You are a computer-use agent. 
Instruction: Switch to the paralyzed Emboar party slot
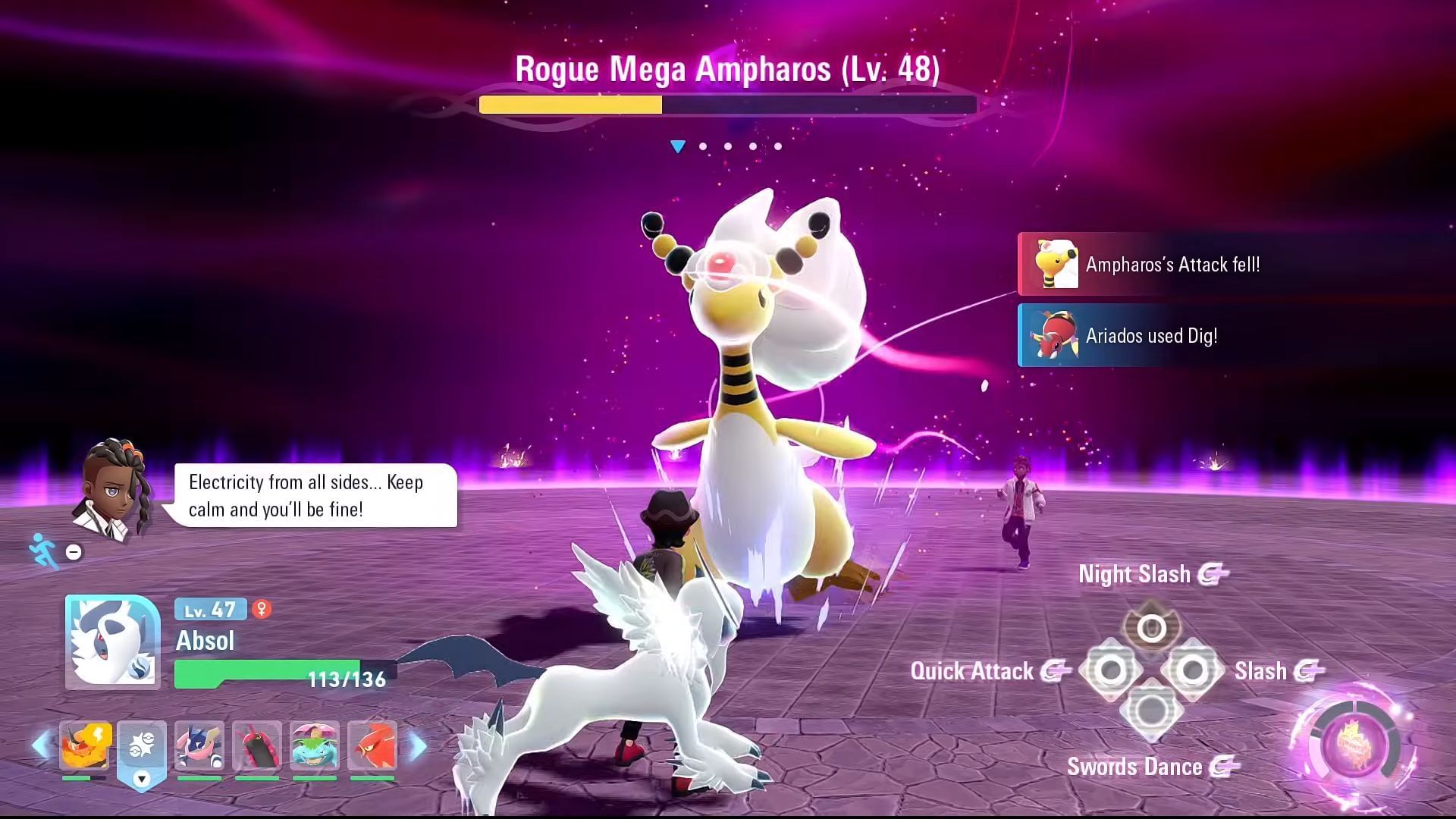[x=85, y=746]
